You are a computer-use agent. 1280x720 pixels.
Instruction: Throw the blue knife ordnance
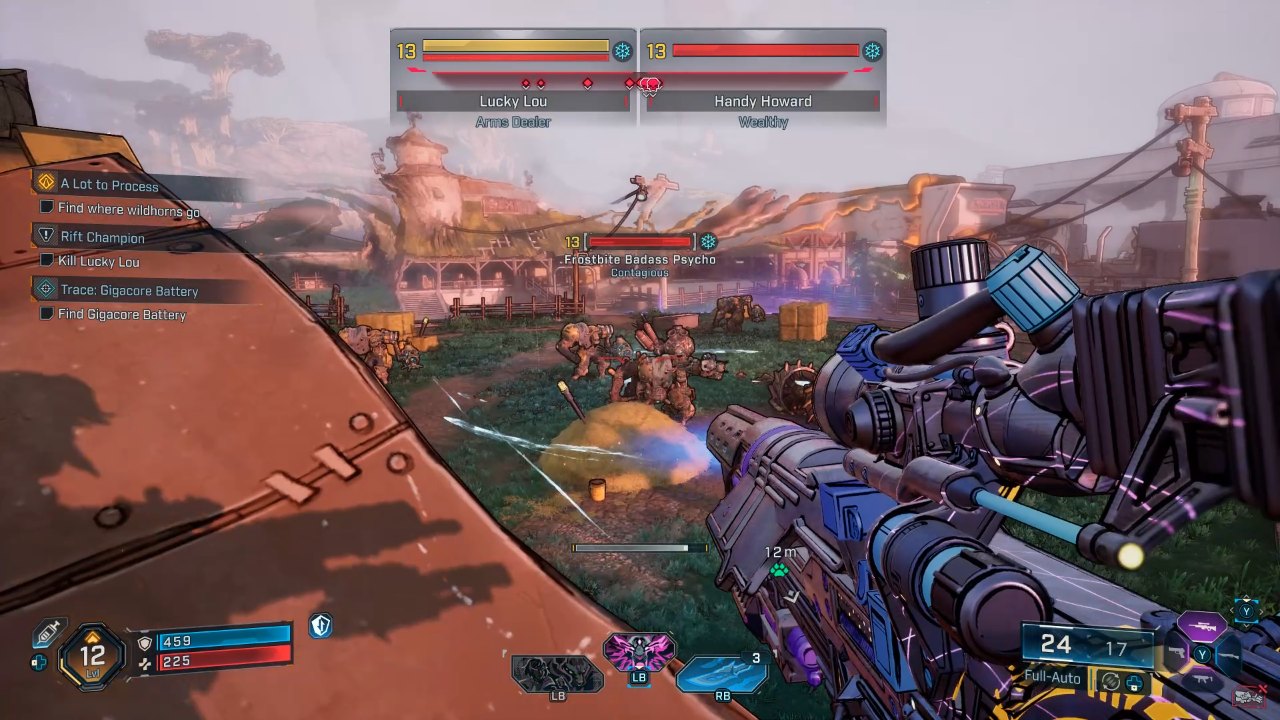(720, 672)
